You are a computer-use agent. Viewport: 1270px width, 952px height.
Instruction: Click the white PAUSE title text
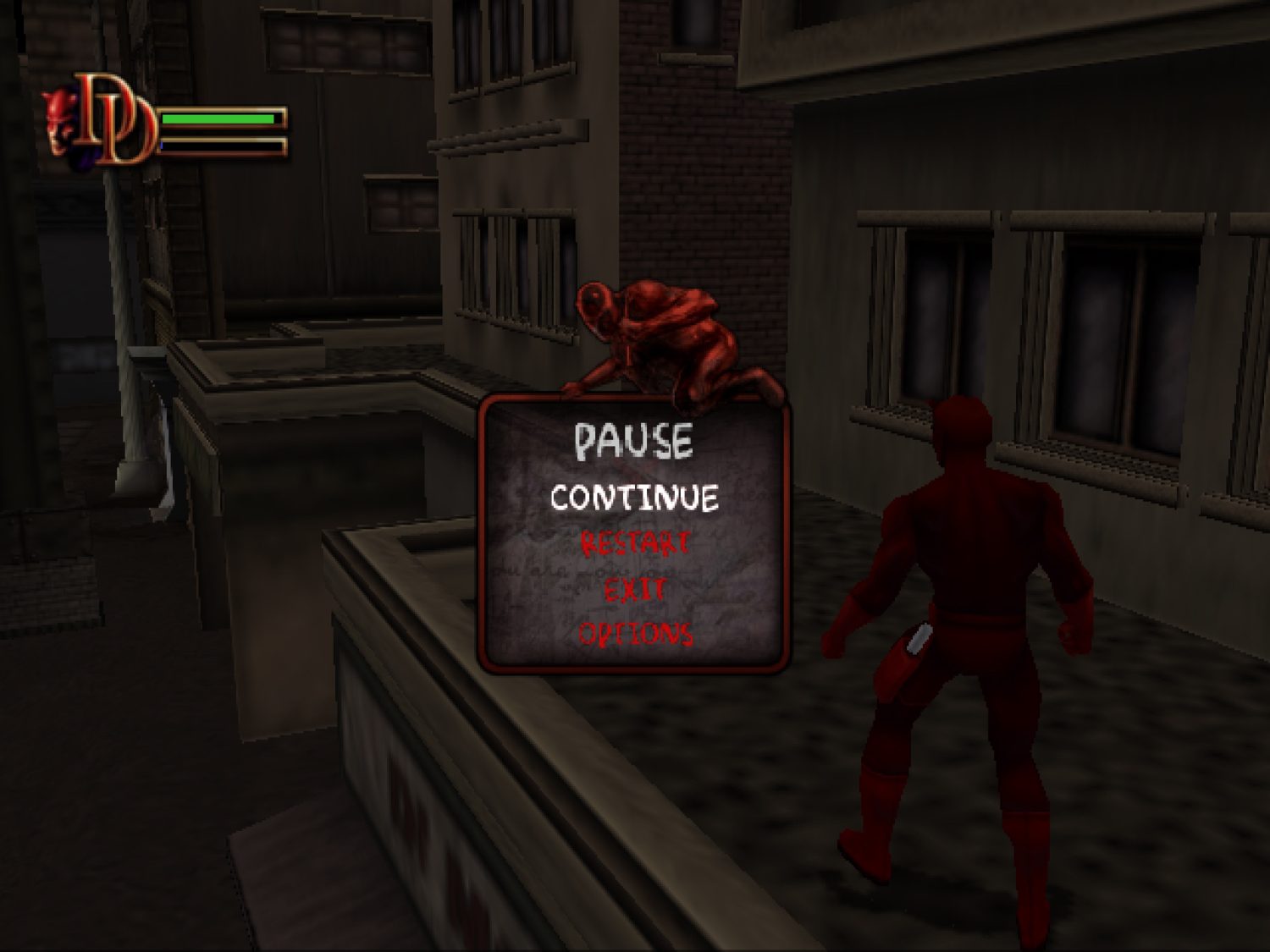click(633, 438)
